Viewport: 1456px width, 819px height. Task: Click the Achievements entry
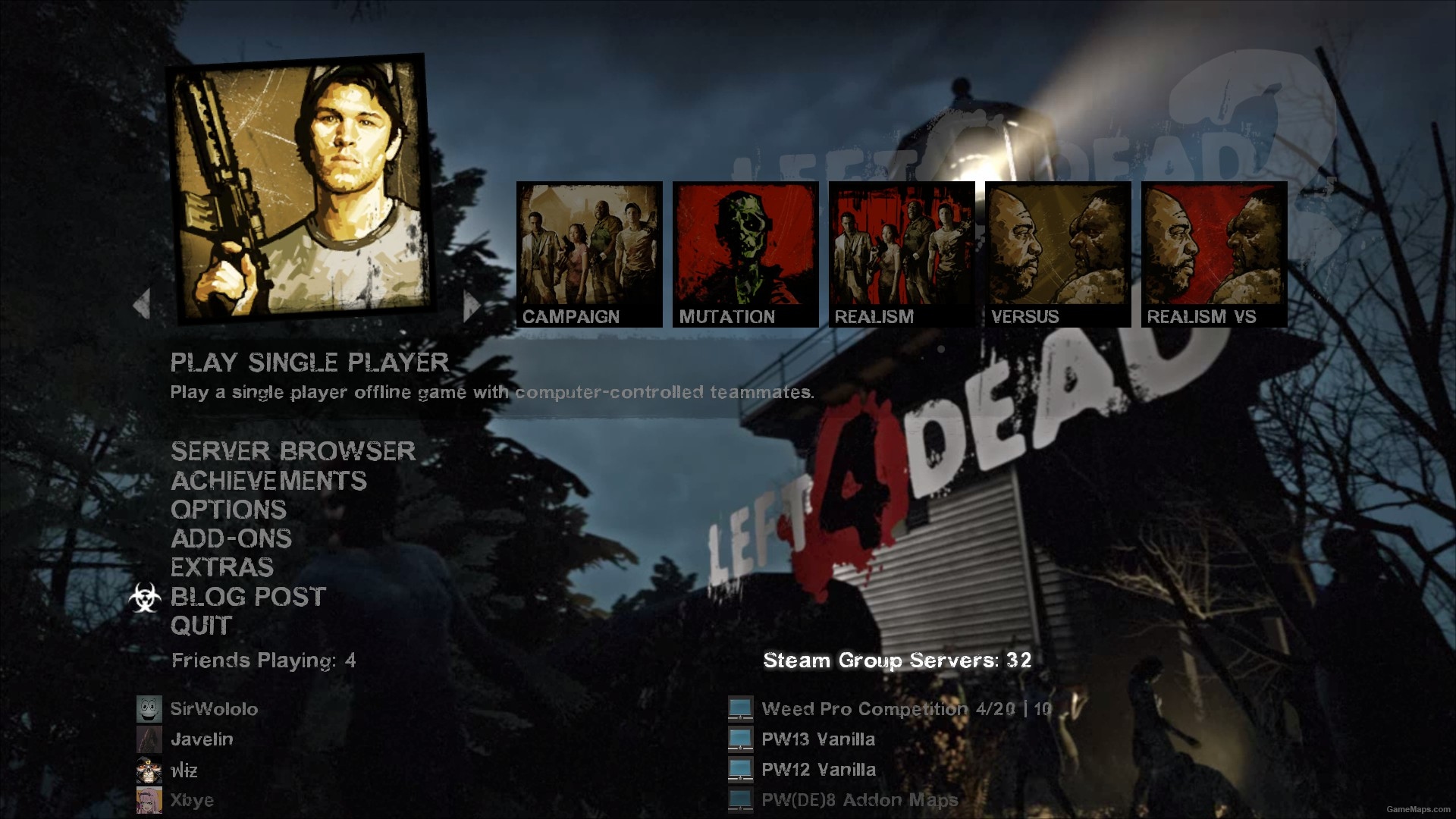[268, 481]
